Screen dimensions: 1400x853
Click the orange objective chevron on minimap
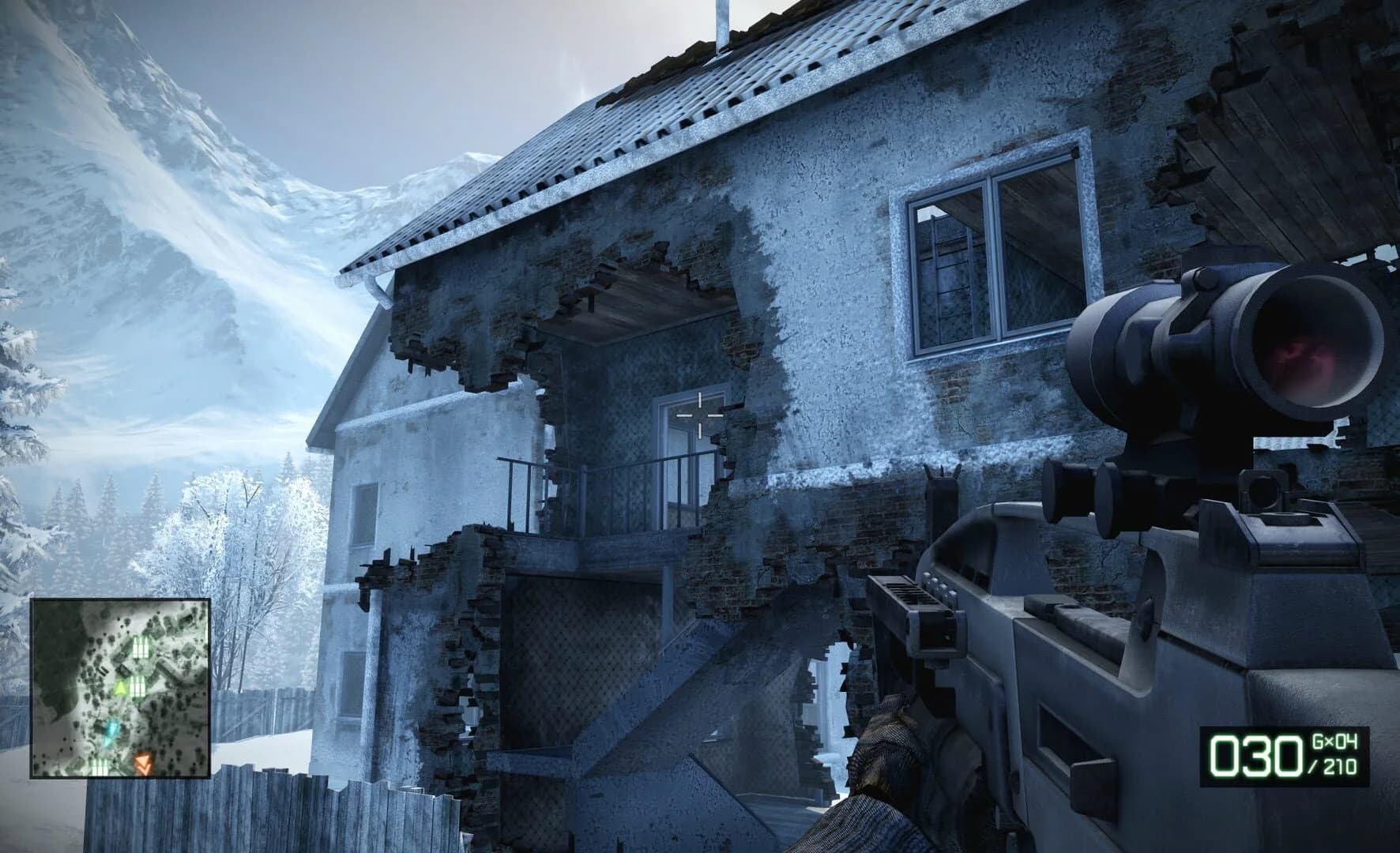(143, 764)
